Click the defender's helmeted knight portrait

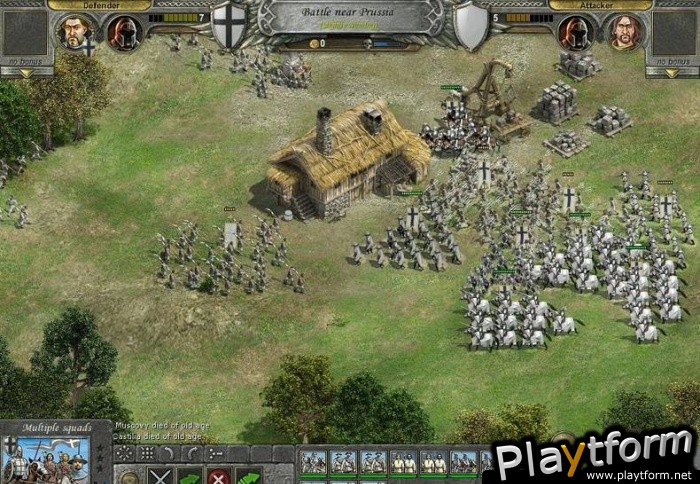123,33
